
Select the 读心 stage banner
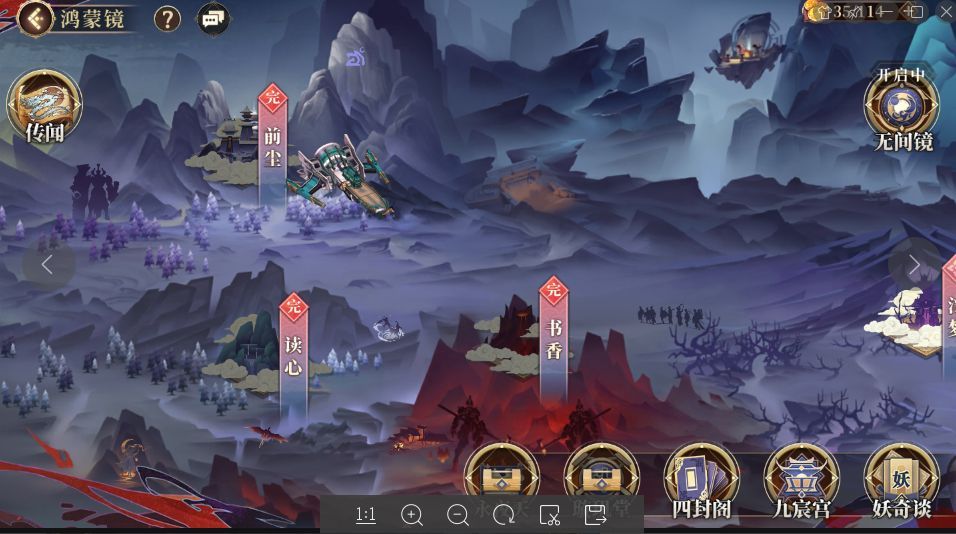pyautogui.click(x=293, y=350)
